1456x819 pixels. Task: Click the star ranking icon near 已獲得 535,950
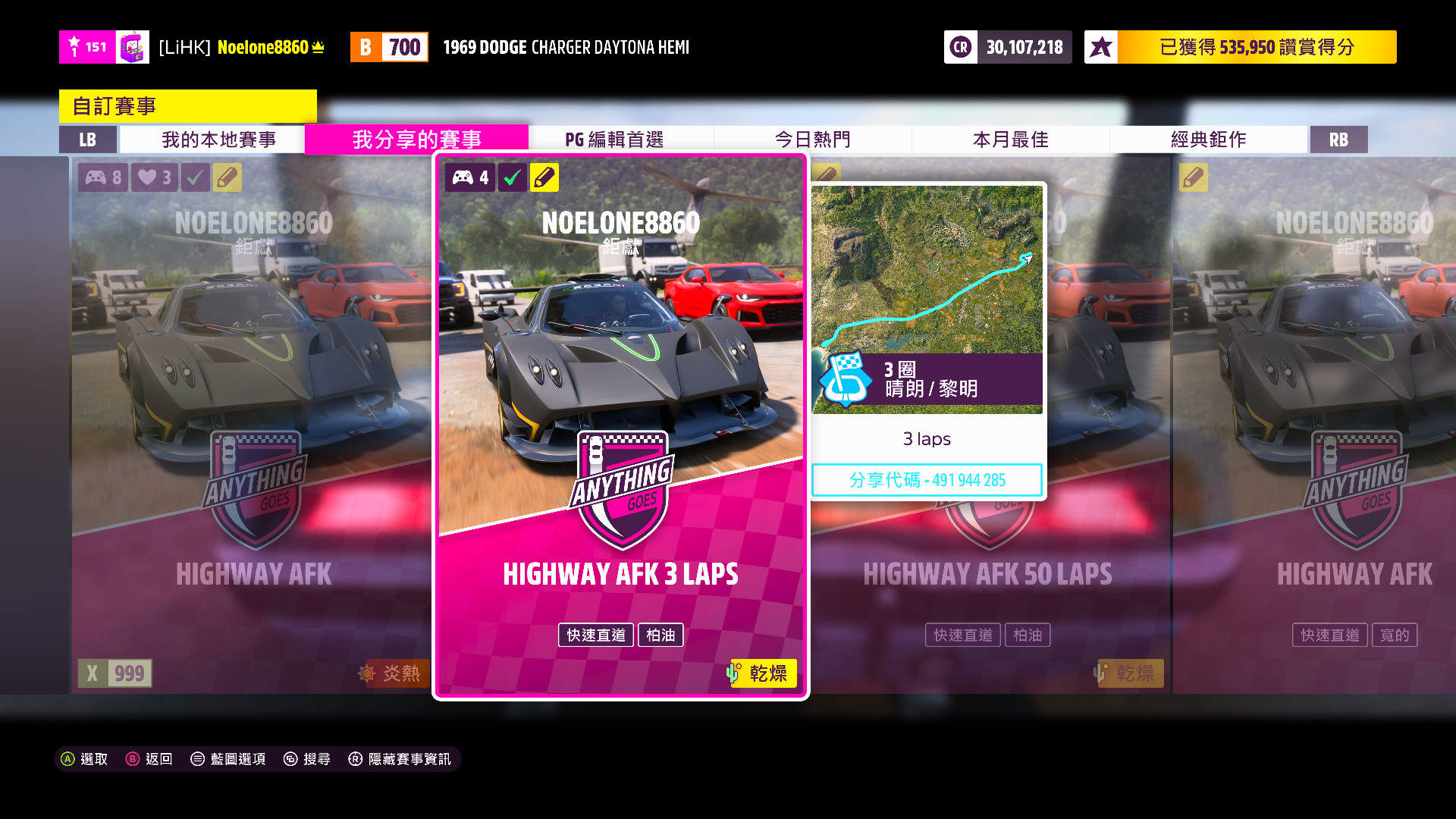(1100, 46)
